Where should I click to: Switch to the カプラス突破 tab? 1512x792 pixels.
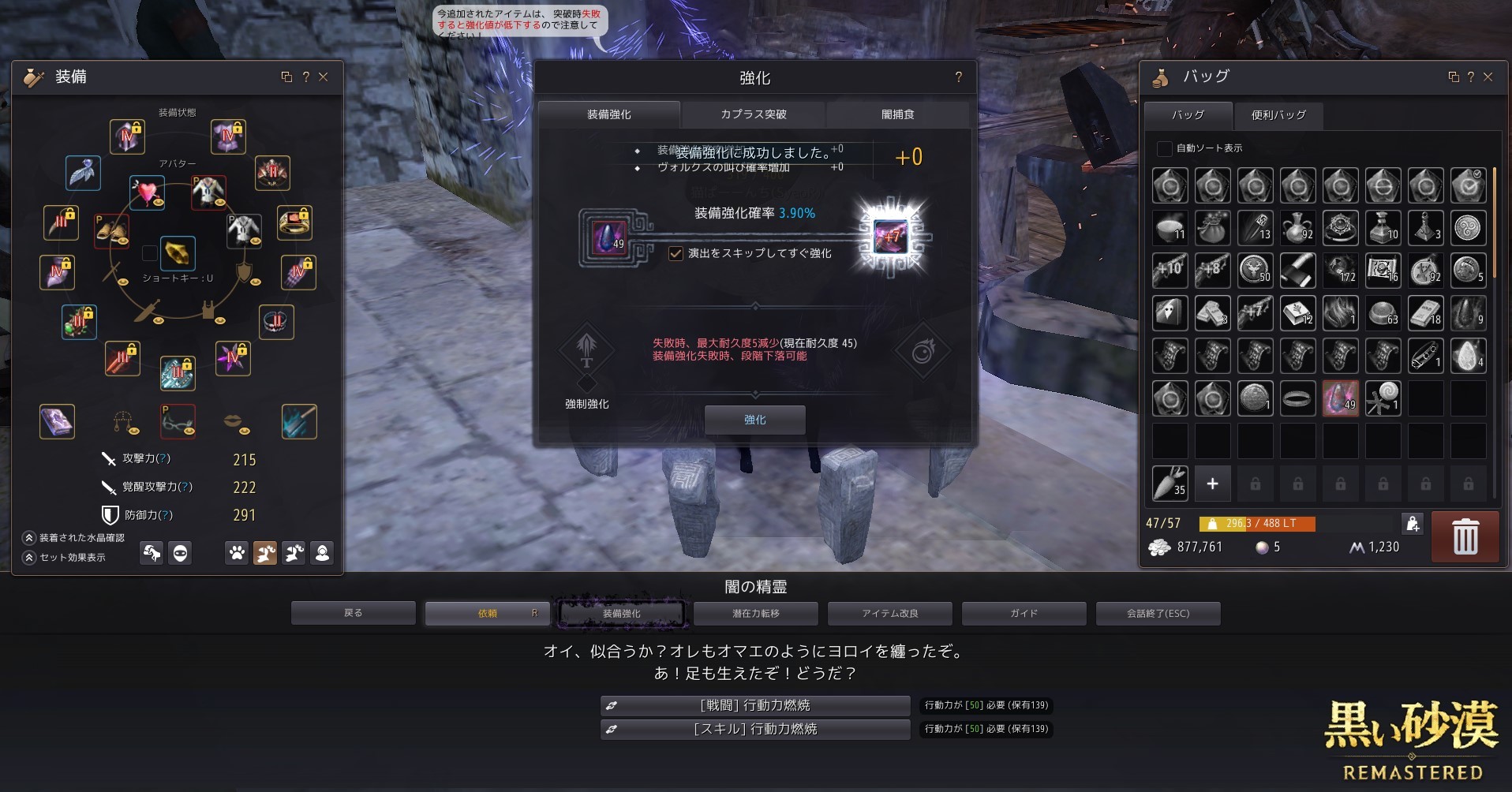click(x=753, y=114)
